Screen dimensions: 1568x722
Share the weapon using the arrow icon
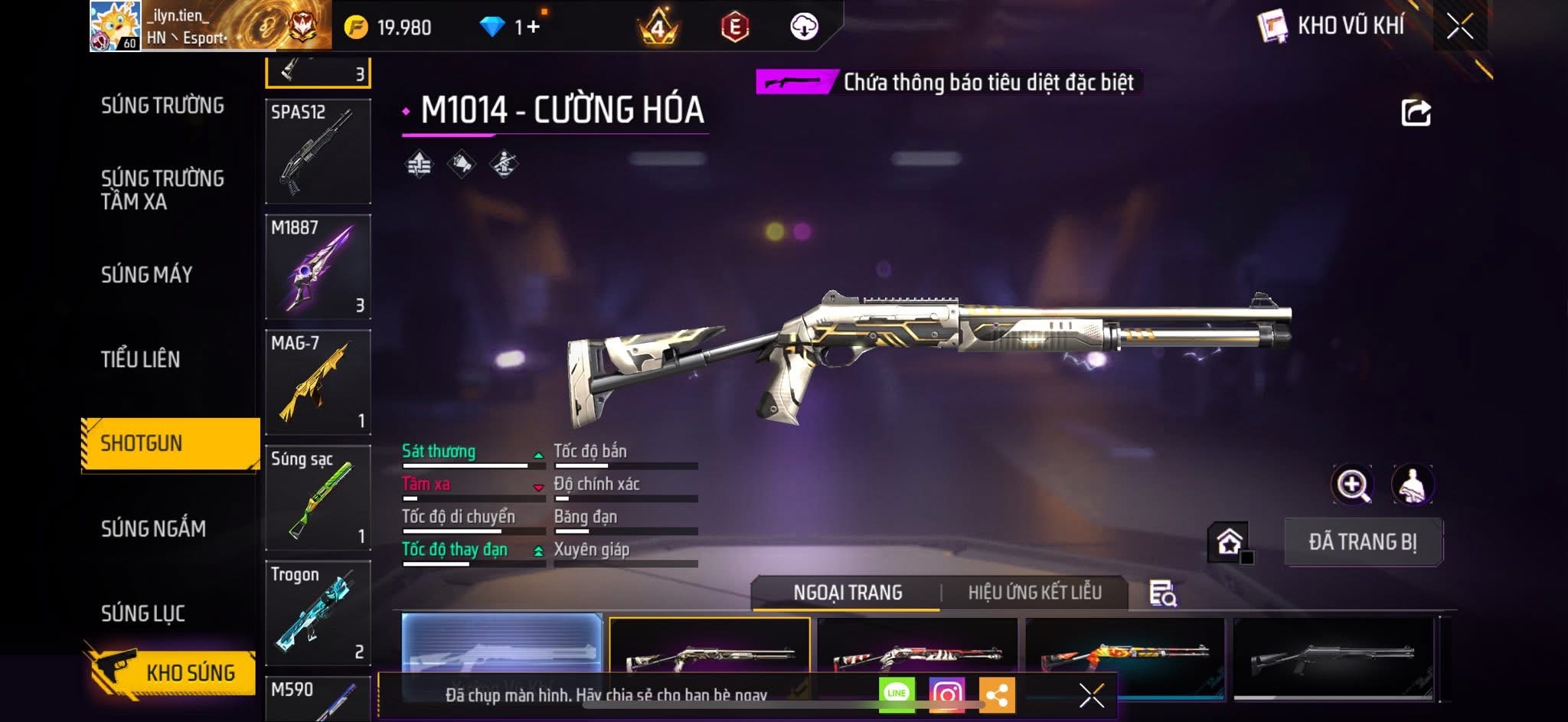[1416, 113]
